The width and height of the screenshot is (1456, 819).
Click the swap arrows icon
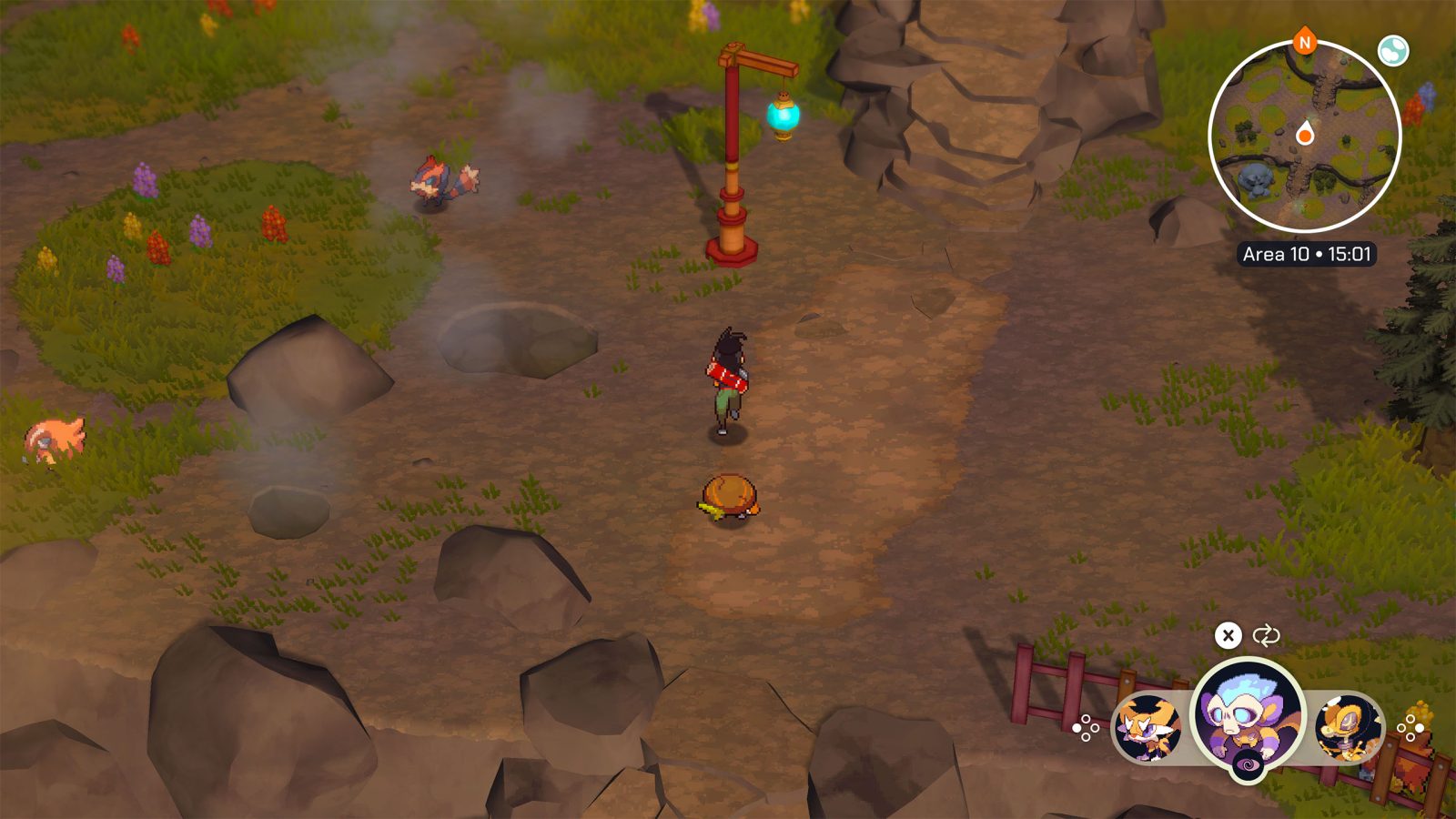tap(1266, 635)
